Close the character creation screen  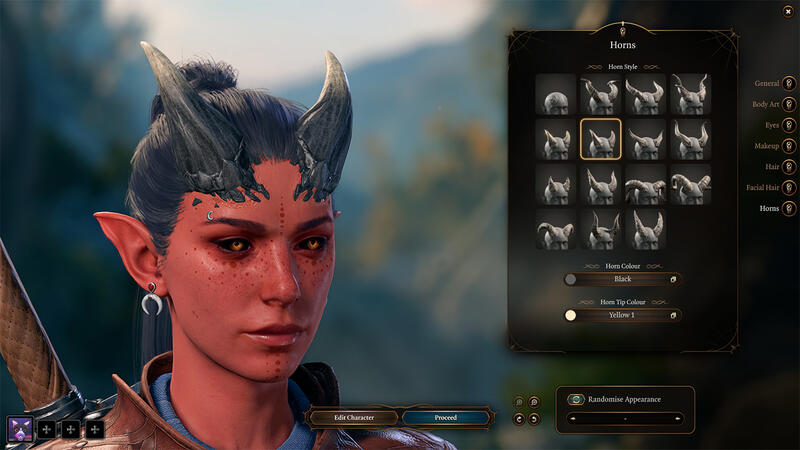789,11
